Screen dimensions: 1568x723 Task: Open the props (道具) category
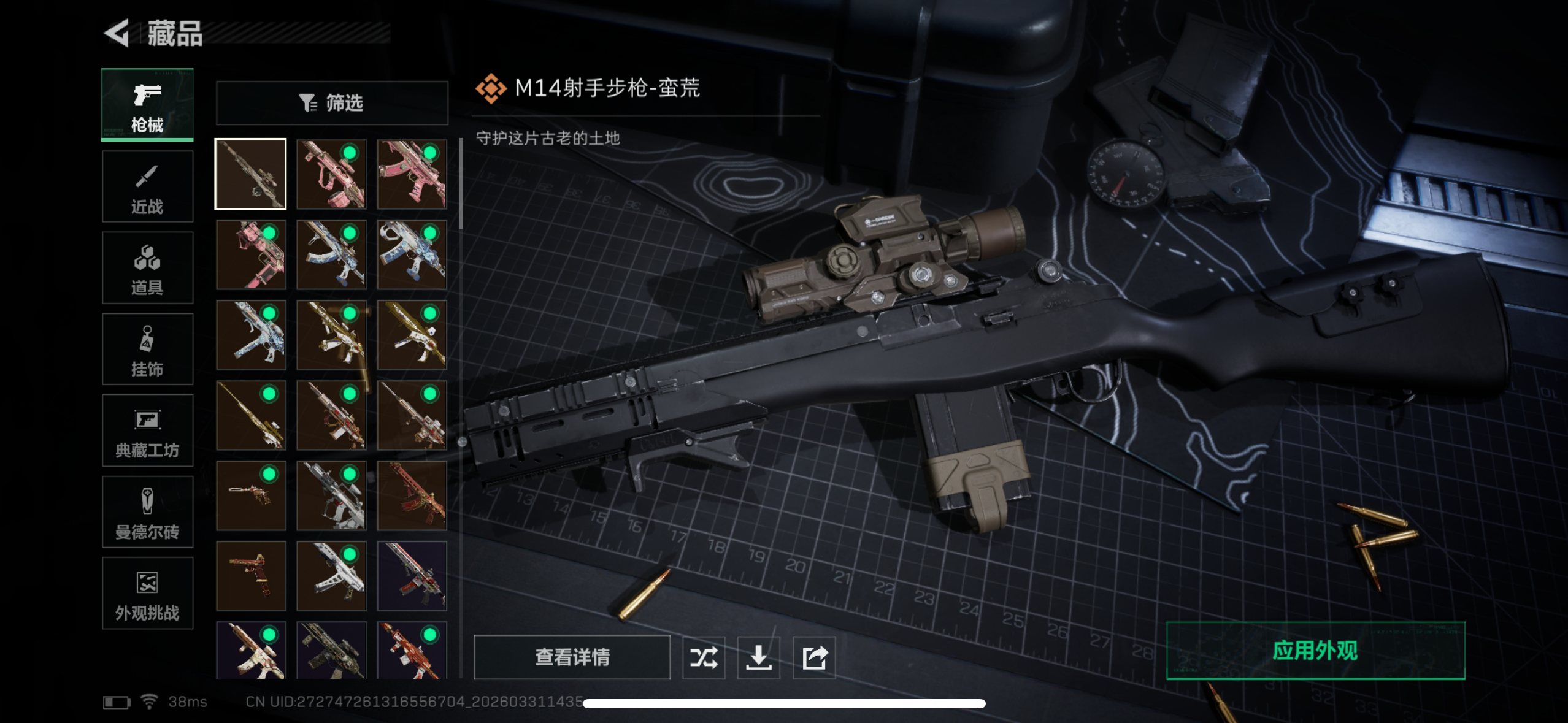tap(147, 268)
